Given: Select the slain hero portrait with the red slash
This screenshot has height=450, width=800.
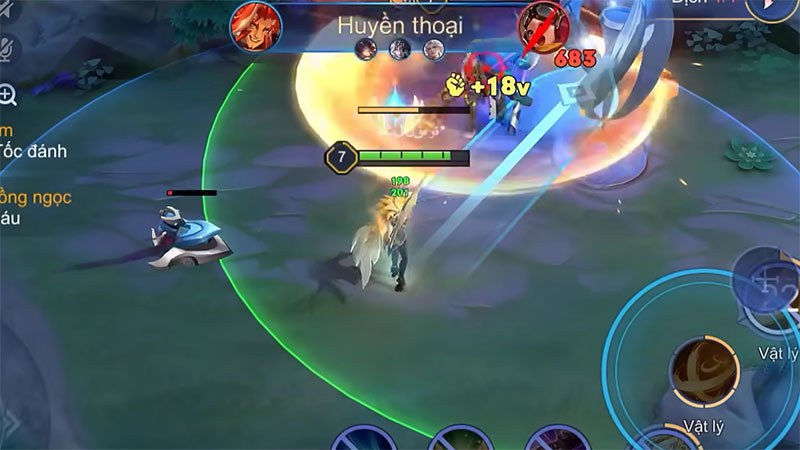Looking at the screenshot, I should pos(543,25).
